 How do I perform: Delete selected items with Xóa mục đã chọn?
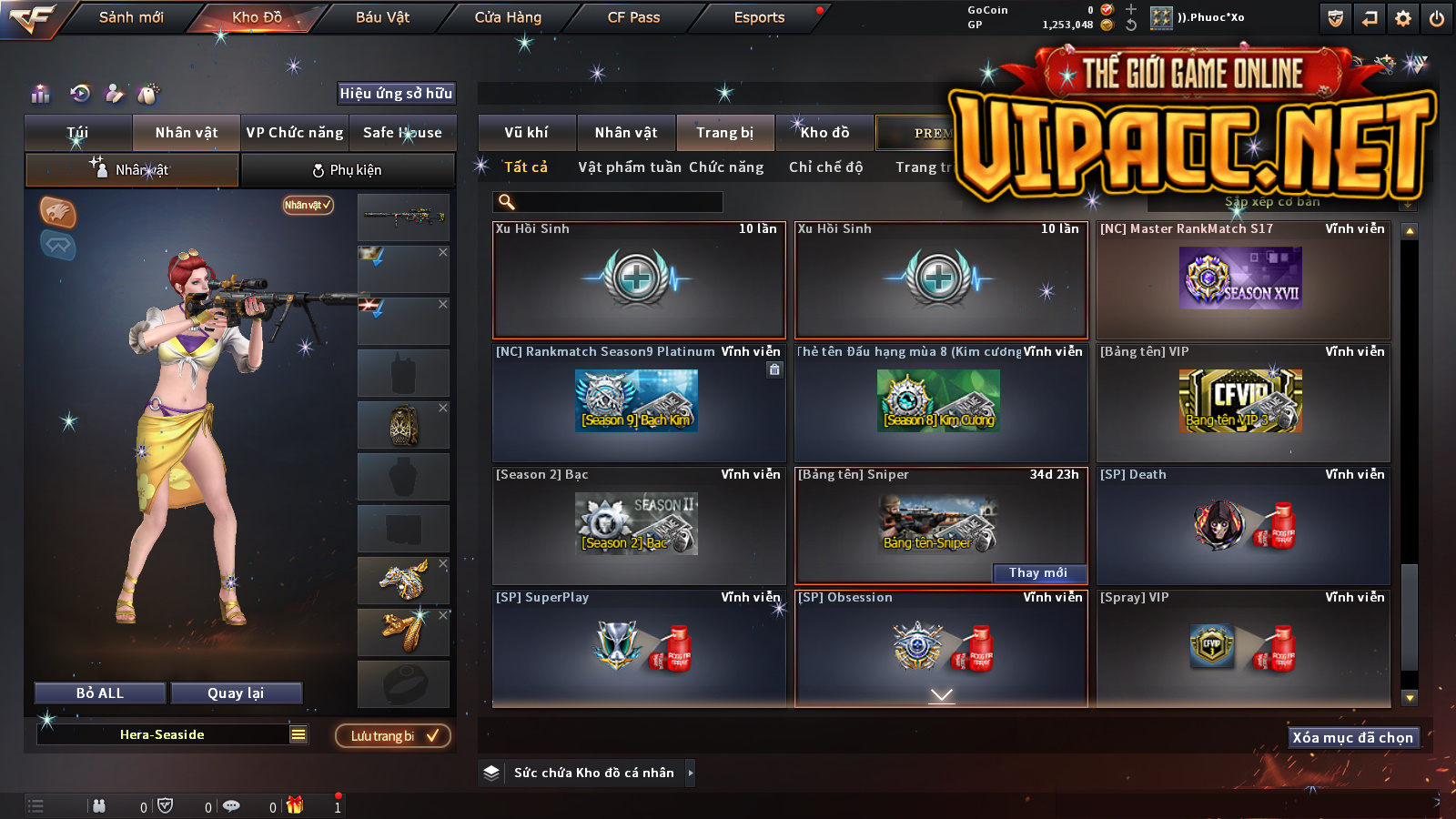[x=1353, y=737]
